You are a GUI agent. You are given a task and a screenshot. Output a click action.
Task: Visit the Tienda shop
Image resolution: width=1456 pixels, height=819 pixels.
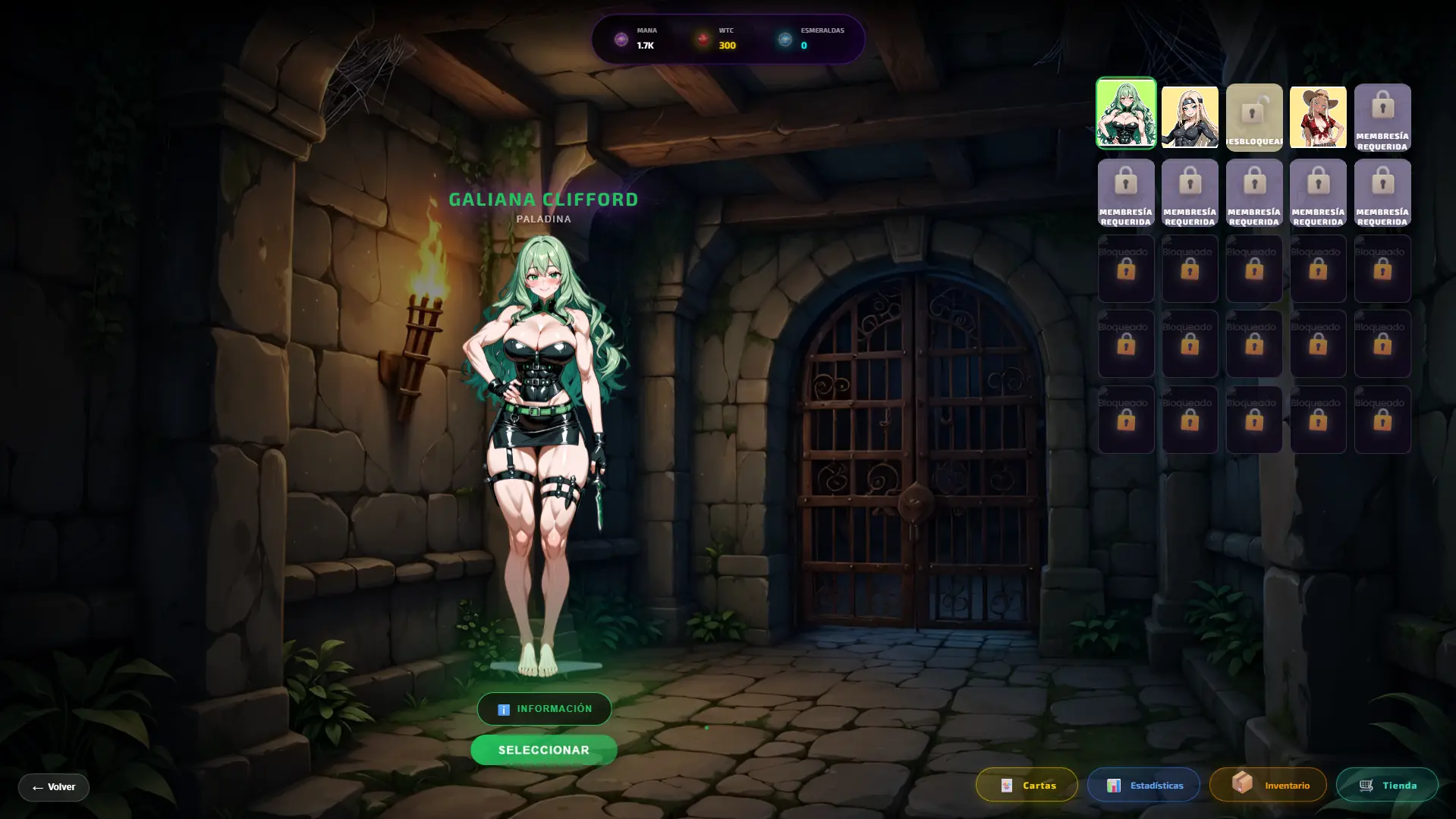(x=1387, y=785)
